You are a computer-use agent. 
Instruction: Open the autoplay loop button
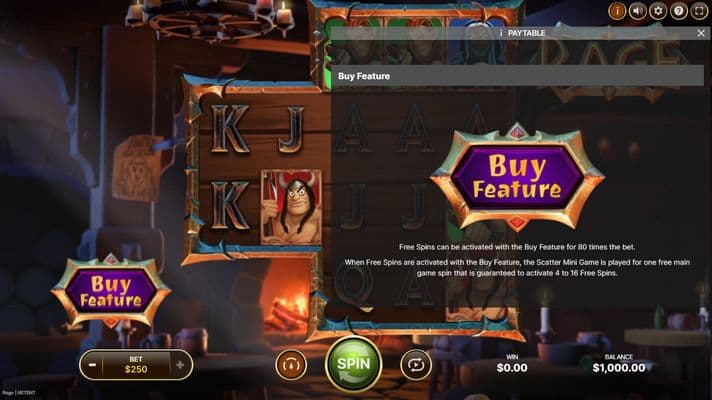(416, 365)
